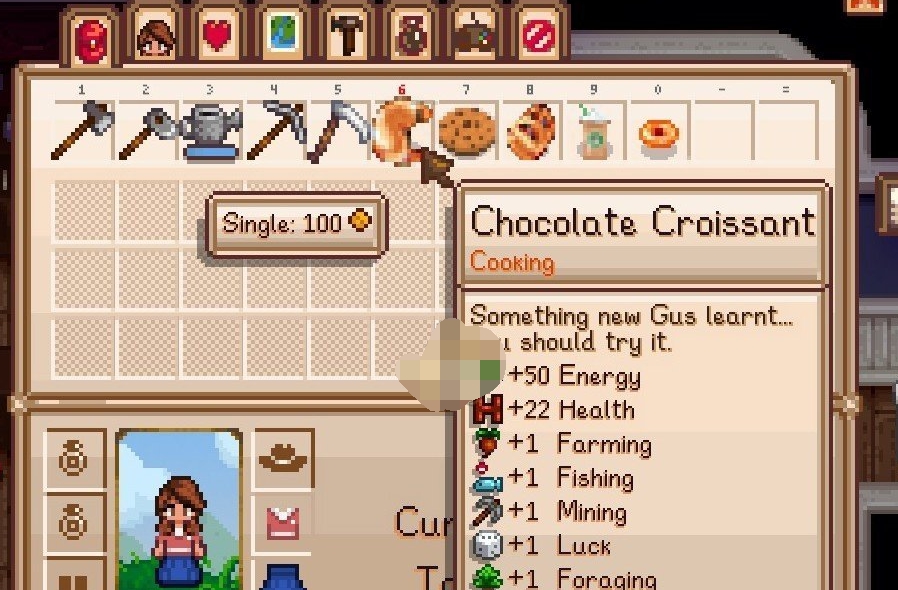Viewport: 898px width, 590px height.
Task: Show the map tab
Action: [x=284, y=36]
